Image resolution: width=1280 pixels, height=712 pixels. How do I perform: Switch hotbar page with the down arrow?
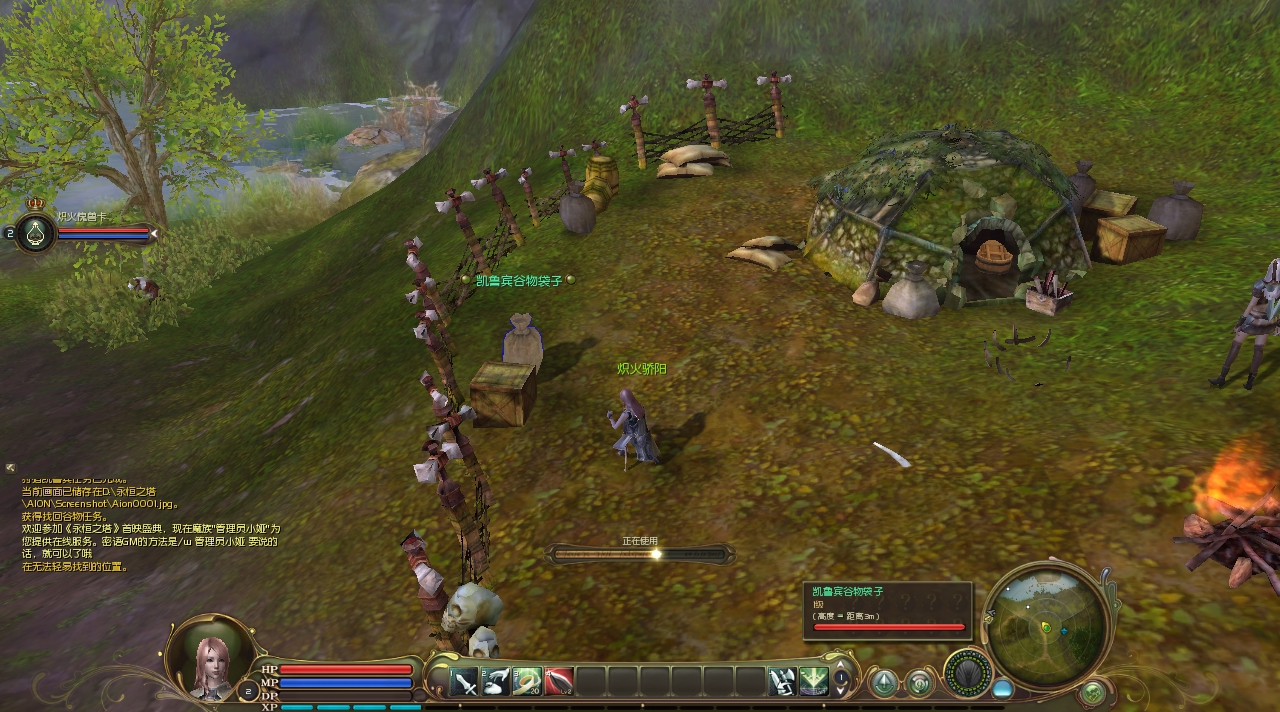pos(842,691)
